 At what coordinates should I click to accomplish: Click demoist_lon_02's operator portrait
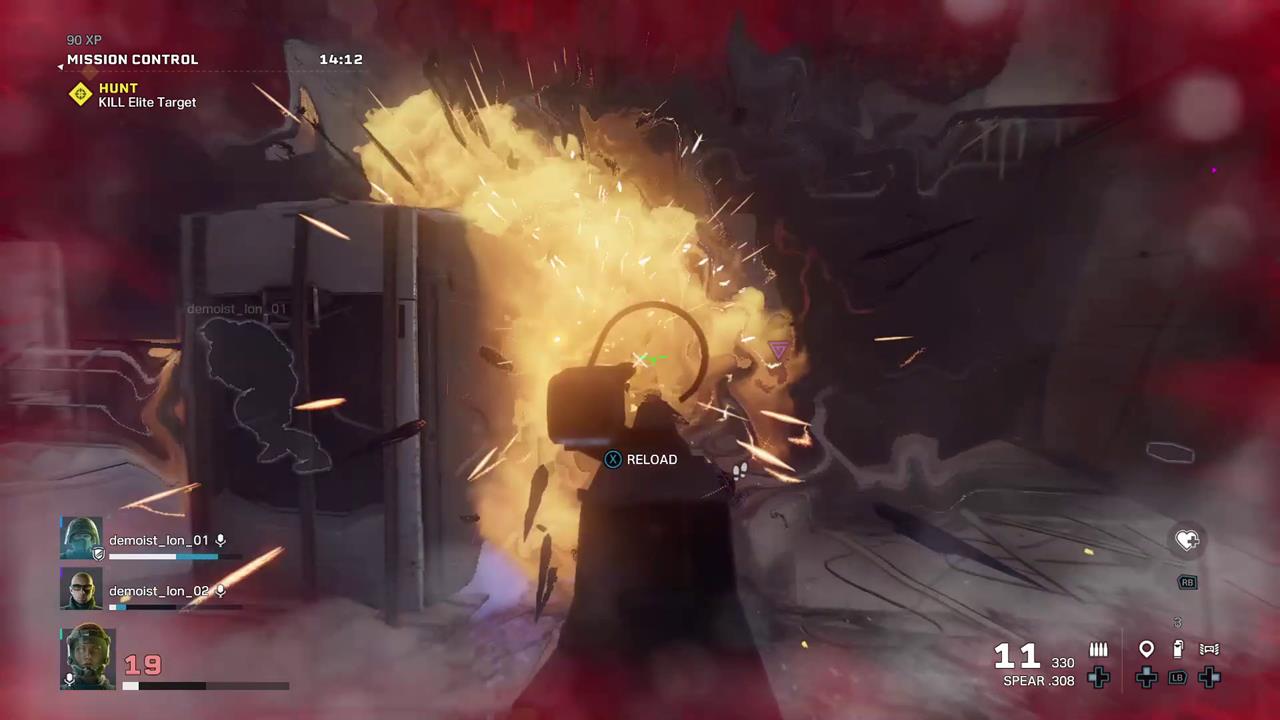[81, 590]
